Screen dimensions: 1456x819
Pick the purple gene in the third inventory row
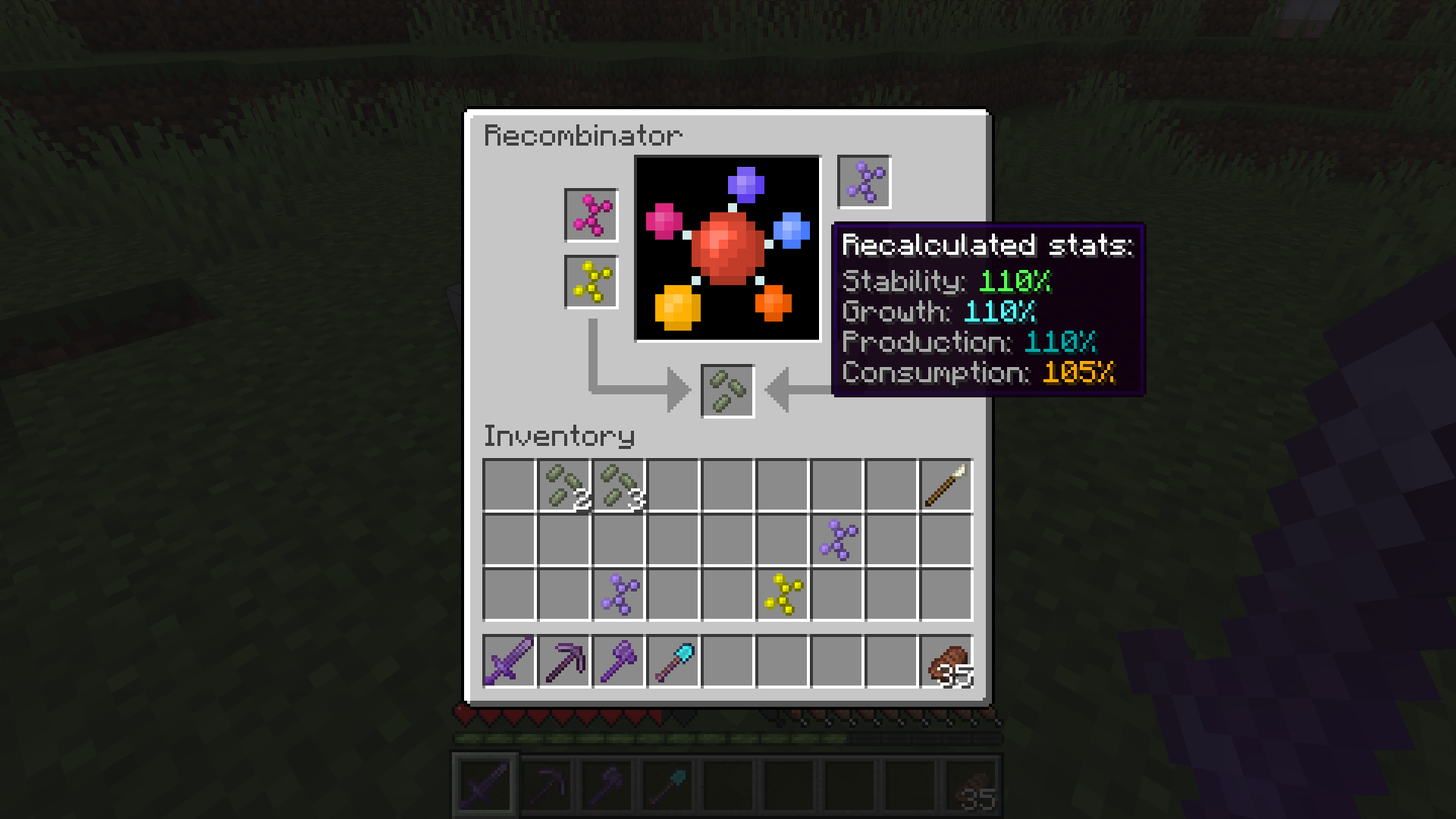tap(618, 595)
